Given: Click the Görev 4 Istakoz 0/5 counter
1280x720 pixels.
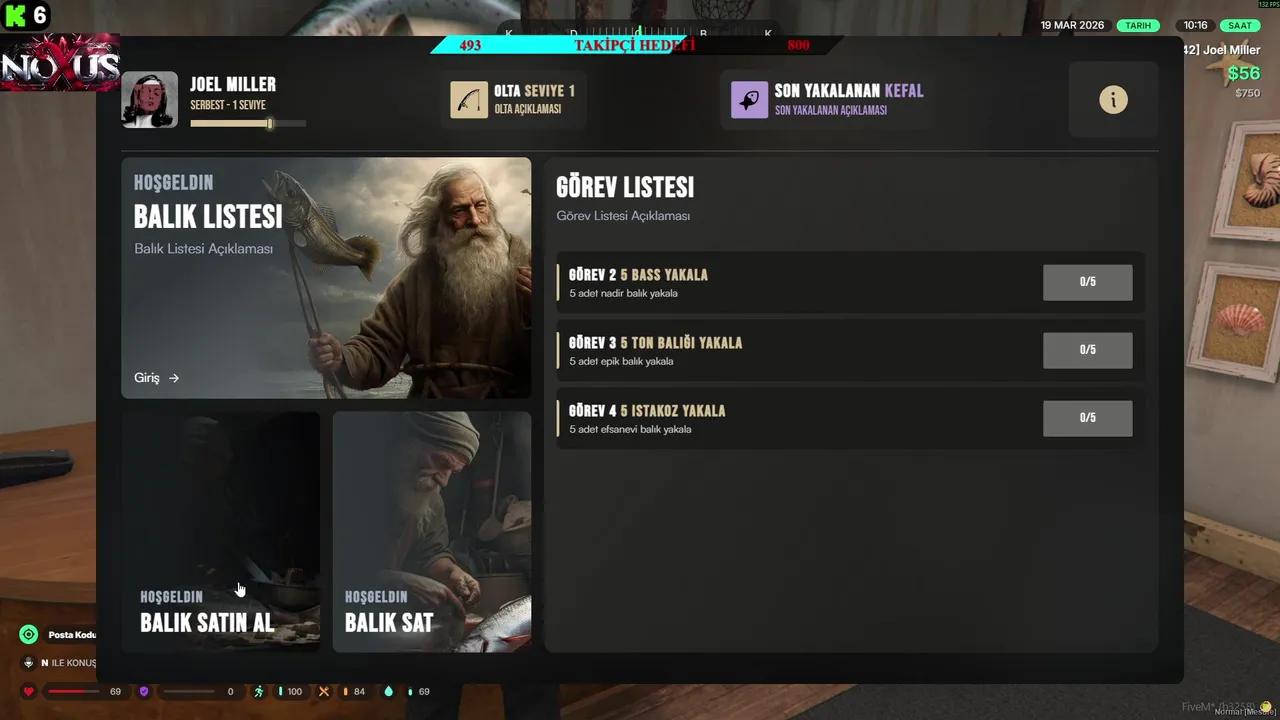Looking at the screenshot, I should [x=1087, y=418].
